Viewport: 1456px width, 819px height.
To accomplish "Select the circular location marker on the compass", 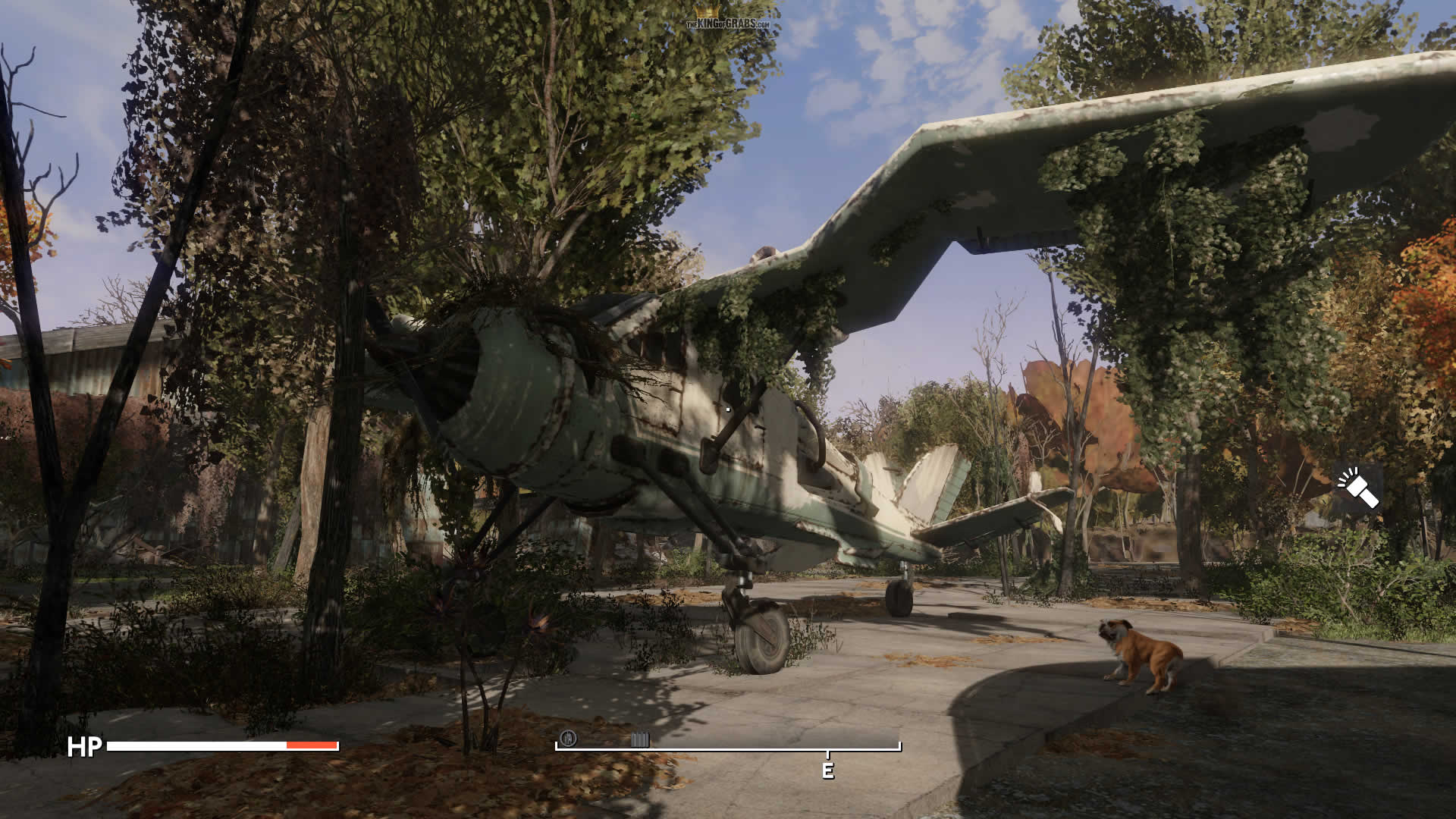I will 568,738.
